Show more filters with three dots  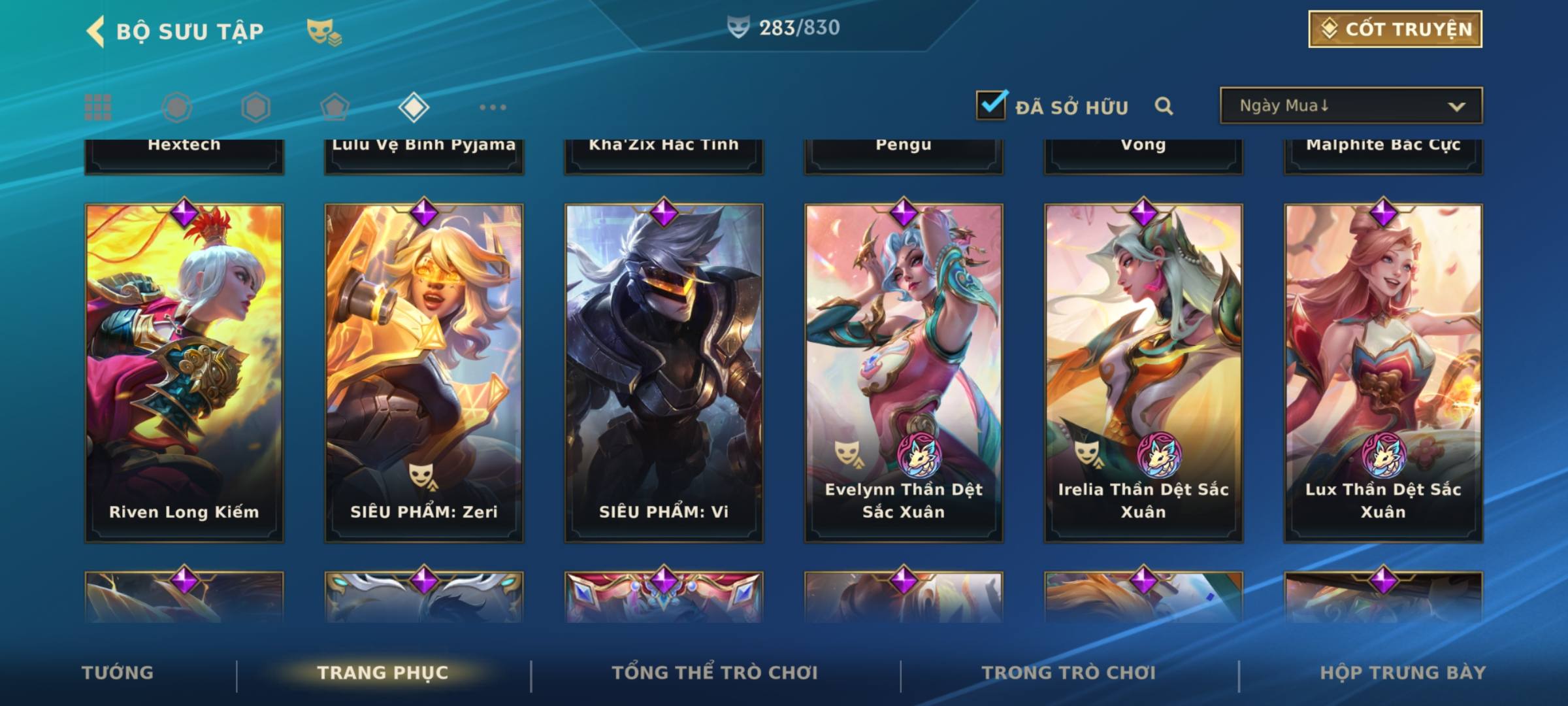pyautogui.click(x=493, y=107)
